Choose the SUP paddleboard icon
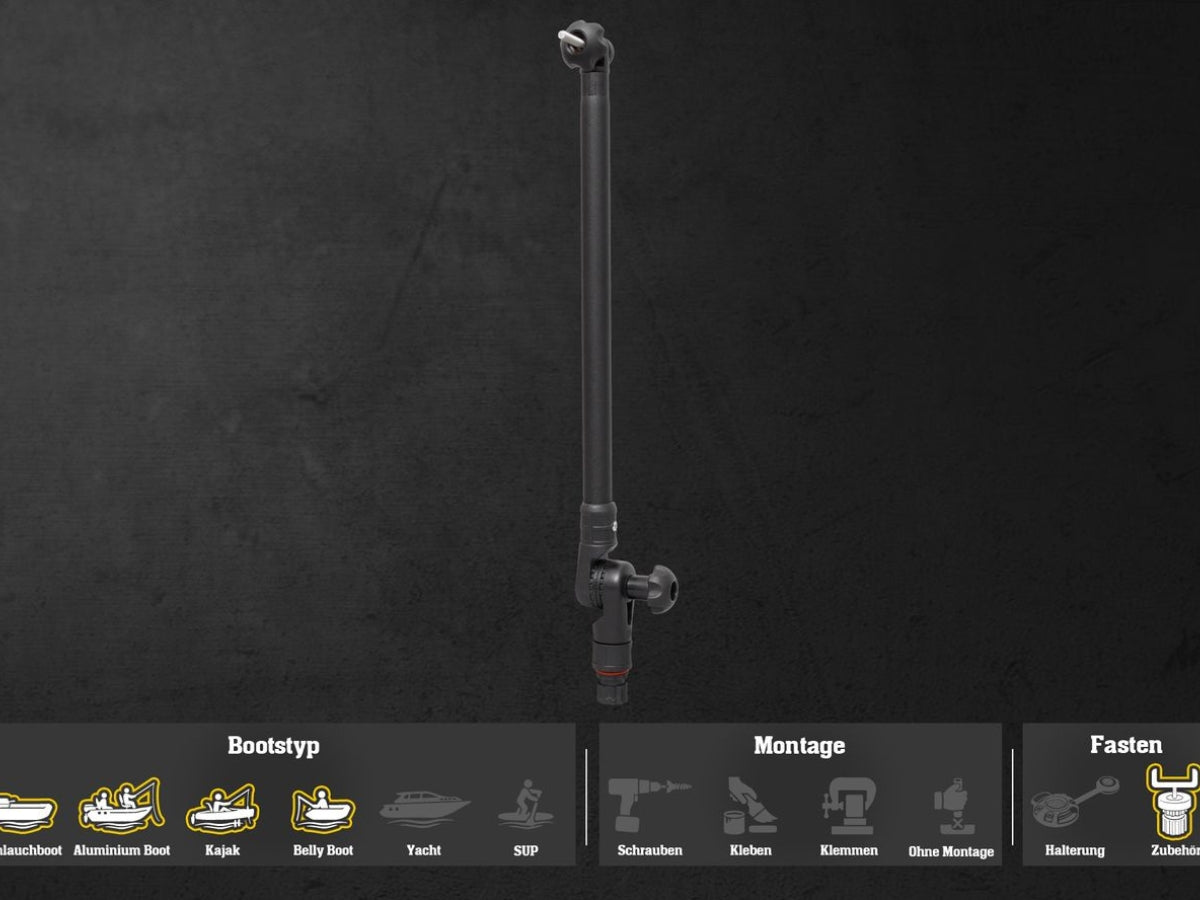This screenshot has height=900, width=1200. [525, 806]
